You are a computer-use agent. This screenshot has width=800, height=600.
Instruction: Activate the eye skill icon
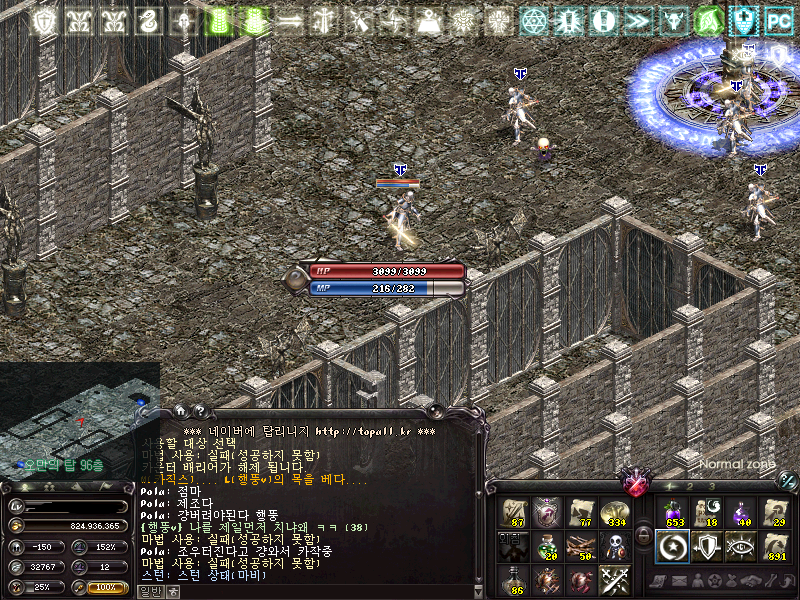pyautogui.click(x=741, y=546)
